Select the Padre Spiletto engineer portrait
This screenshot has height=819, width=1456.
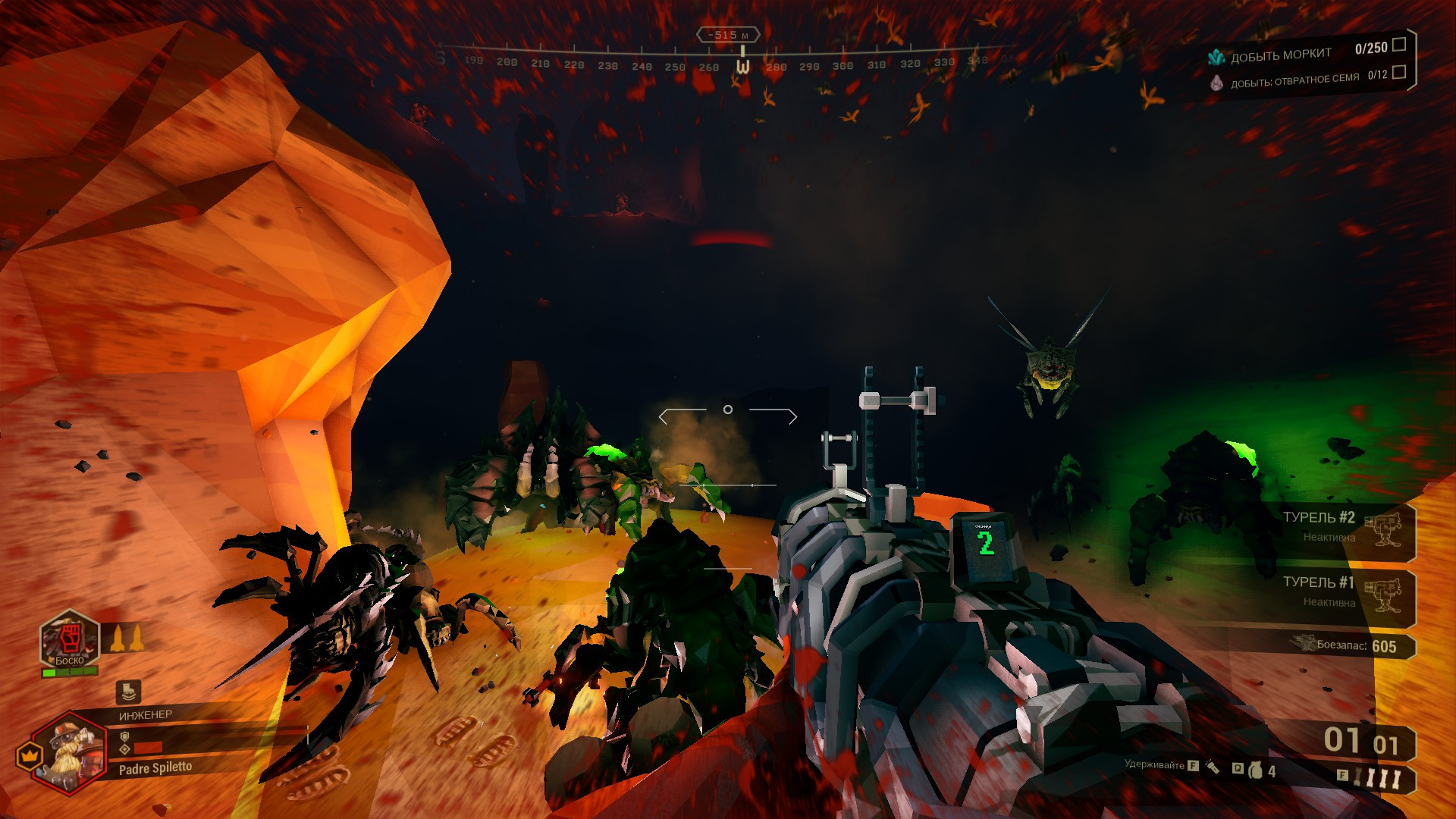[x=70, y=752]
